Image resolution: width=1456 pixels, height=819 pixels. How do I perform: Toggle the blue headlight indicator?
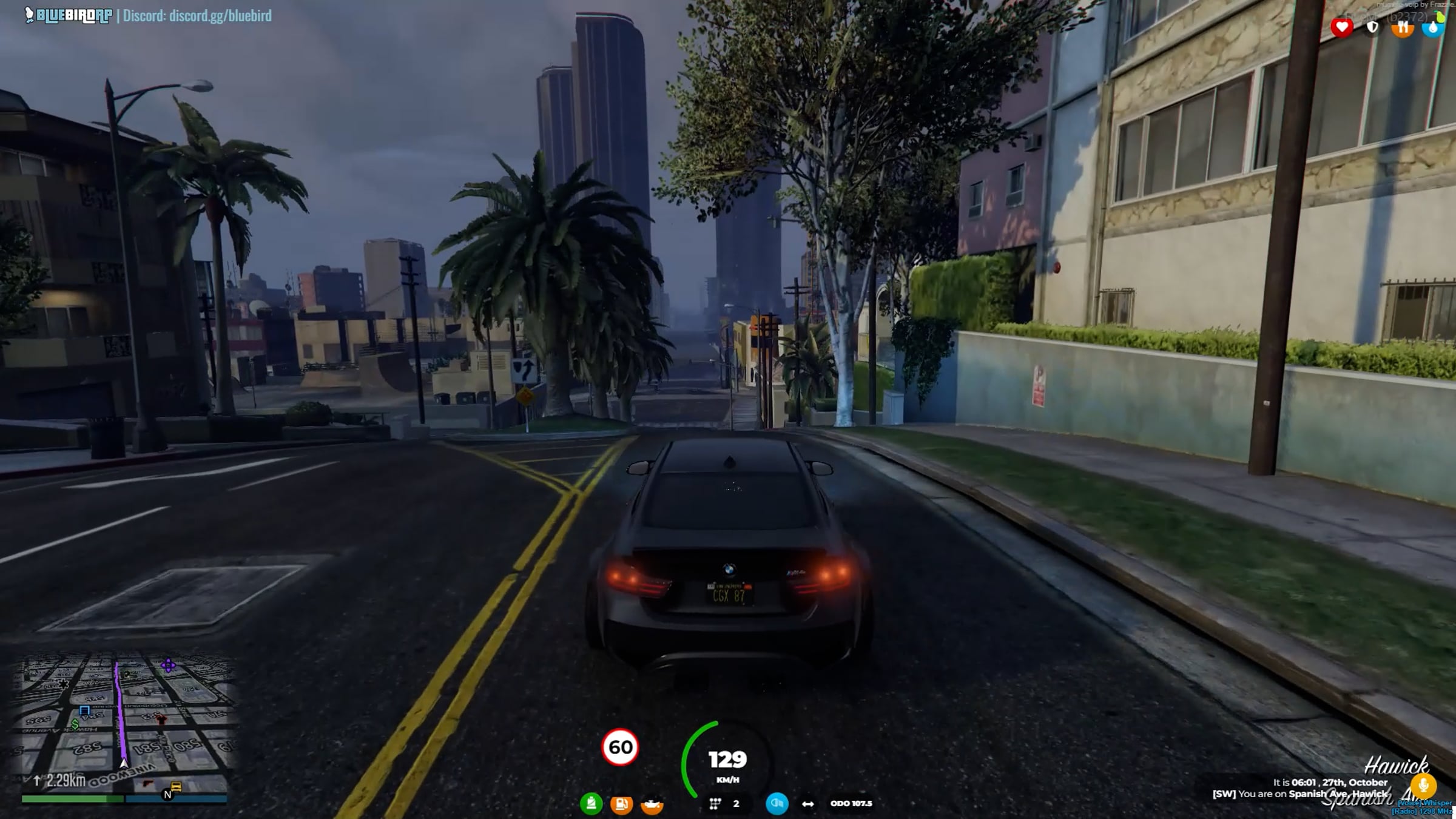[777, 803]
